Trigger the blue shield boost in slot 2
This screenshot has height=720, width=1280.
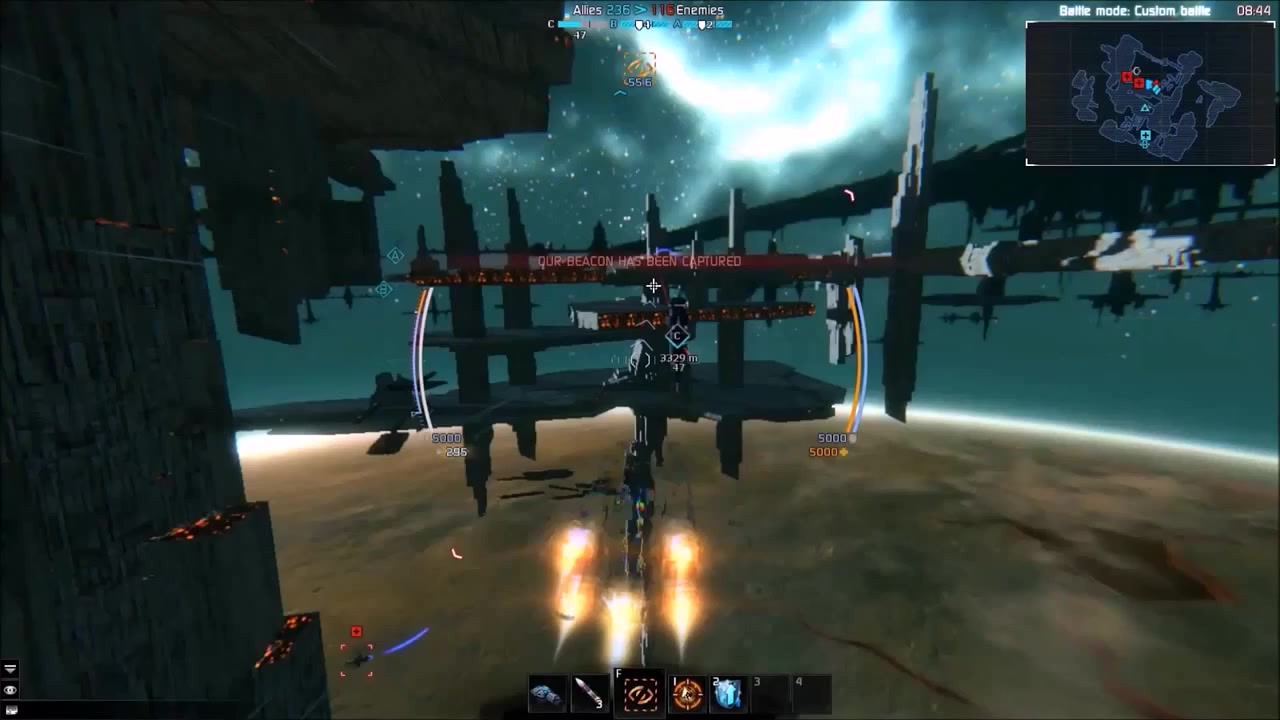[728, 693]
